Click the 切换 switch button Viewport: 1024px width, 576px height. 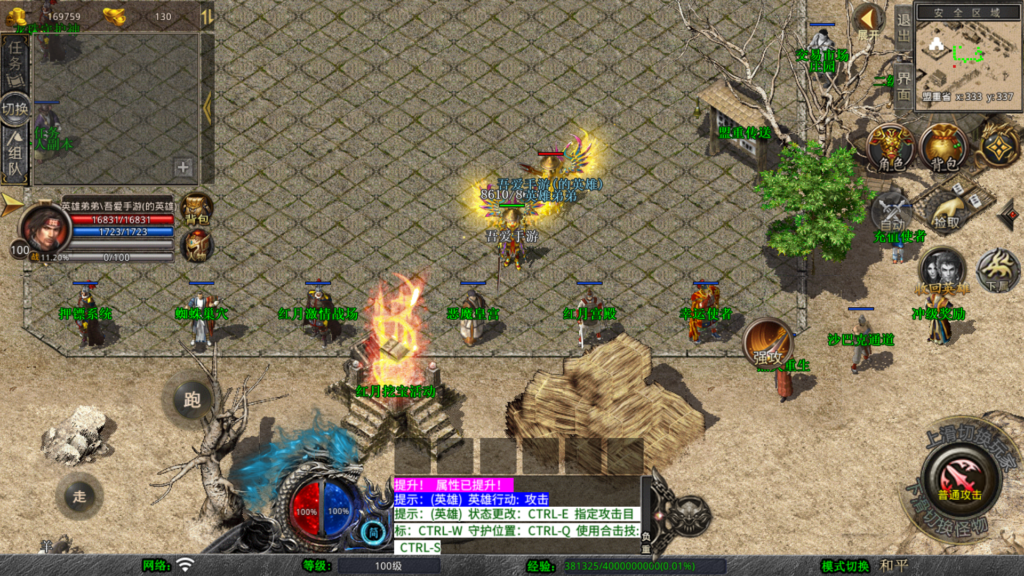click(x=15, y=108)
